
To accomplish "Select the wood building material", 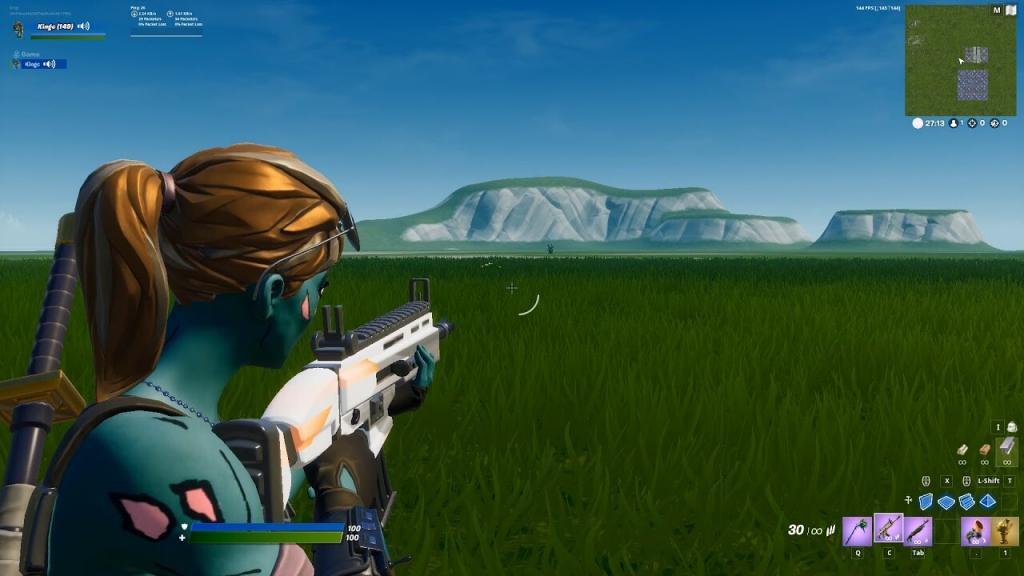I will point(962,451).
